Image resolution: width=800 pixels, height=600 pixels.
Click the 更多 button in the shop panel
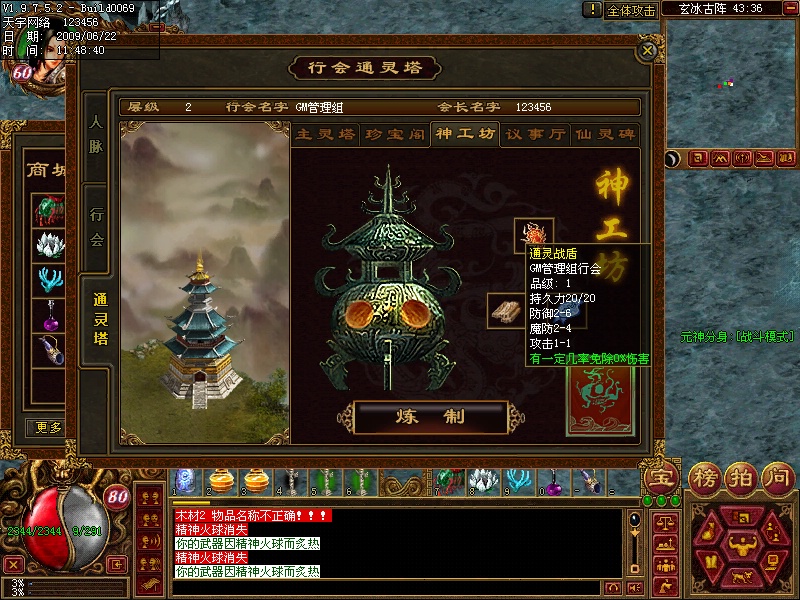tap(48, 427)
